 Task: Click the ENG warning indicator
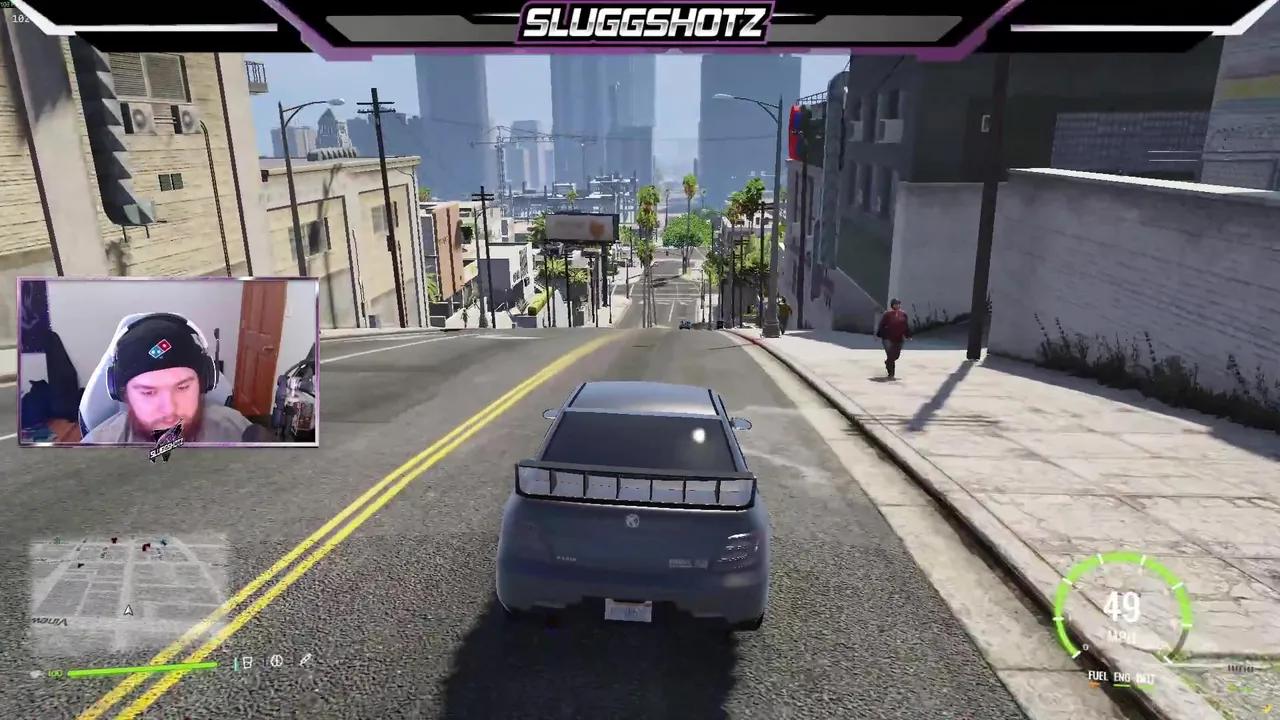pyautogui.click(x=1121, y=677)
